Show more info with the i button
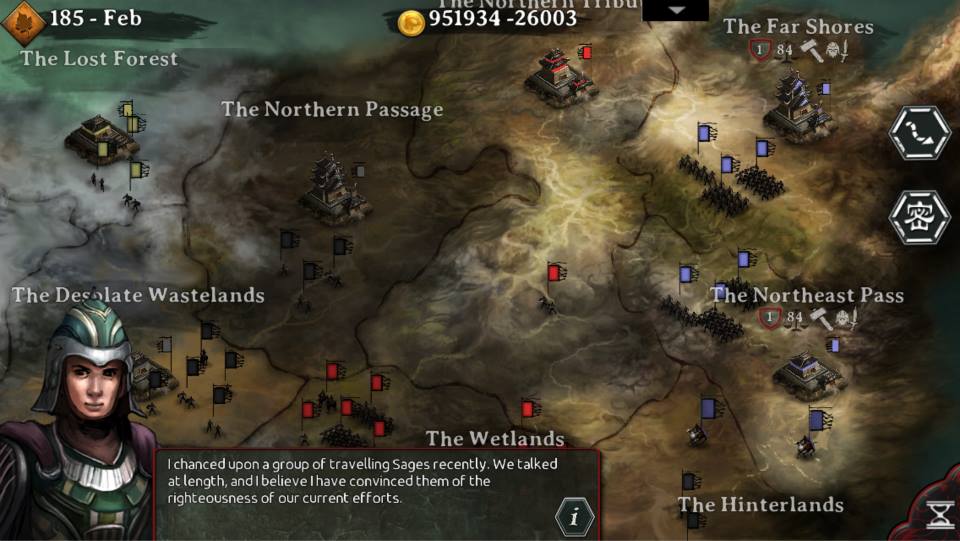This screenshot has height=541, width=960. pyautogui.click(x=574, y=517)
